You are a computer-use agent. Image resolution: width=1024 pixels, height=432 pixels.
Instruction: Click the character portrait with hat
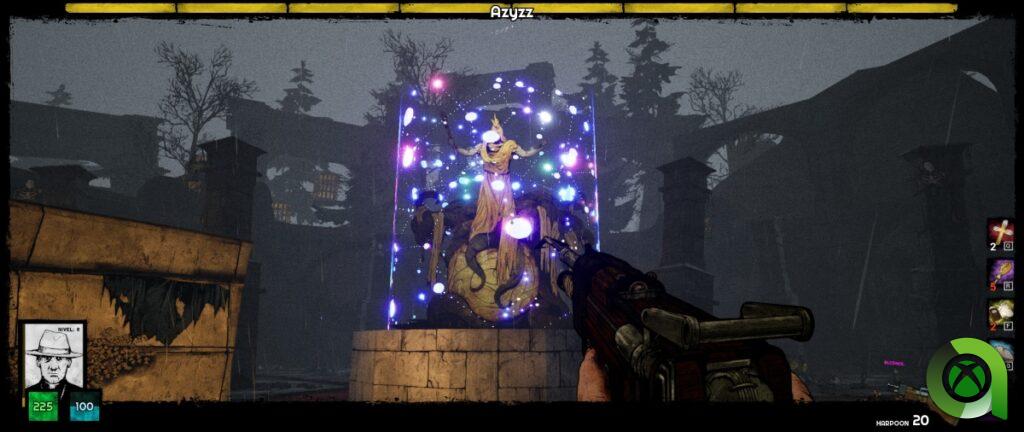52,358
